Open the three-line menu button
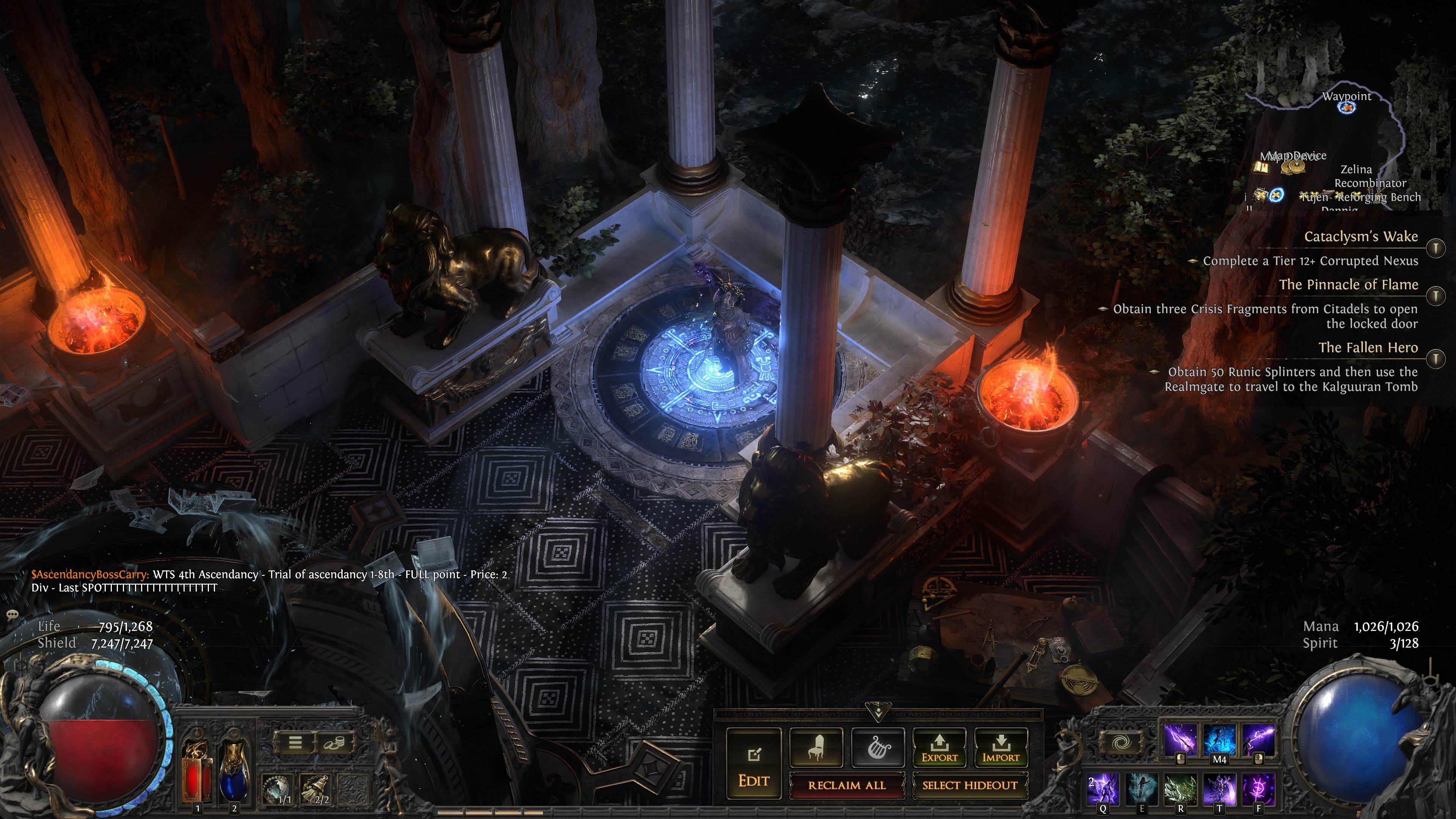 click(295, 742)
